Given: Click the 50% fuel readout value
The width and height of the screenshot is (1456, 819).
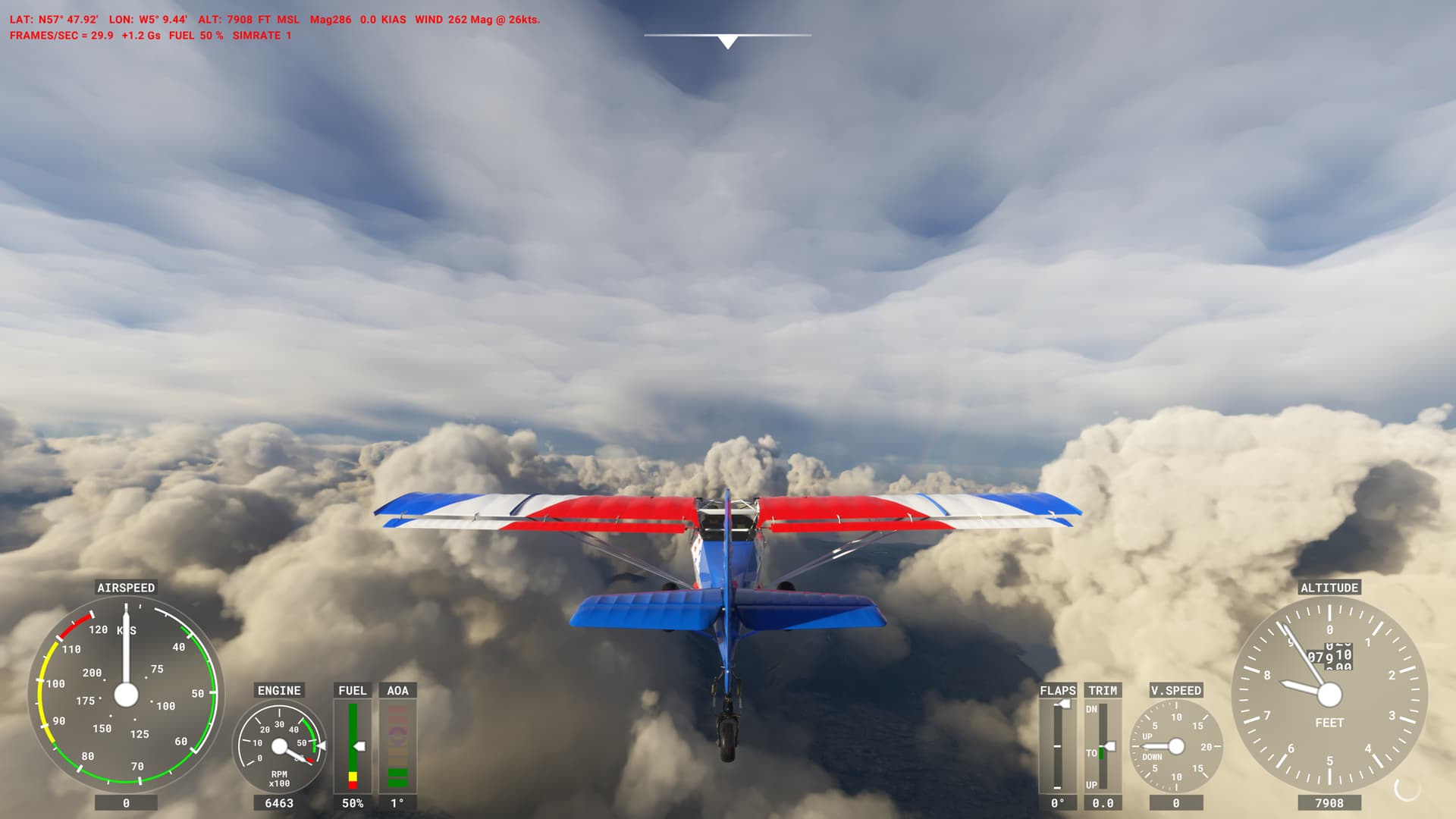Looking at the screenshot, I should pos(353,802).
